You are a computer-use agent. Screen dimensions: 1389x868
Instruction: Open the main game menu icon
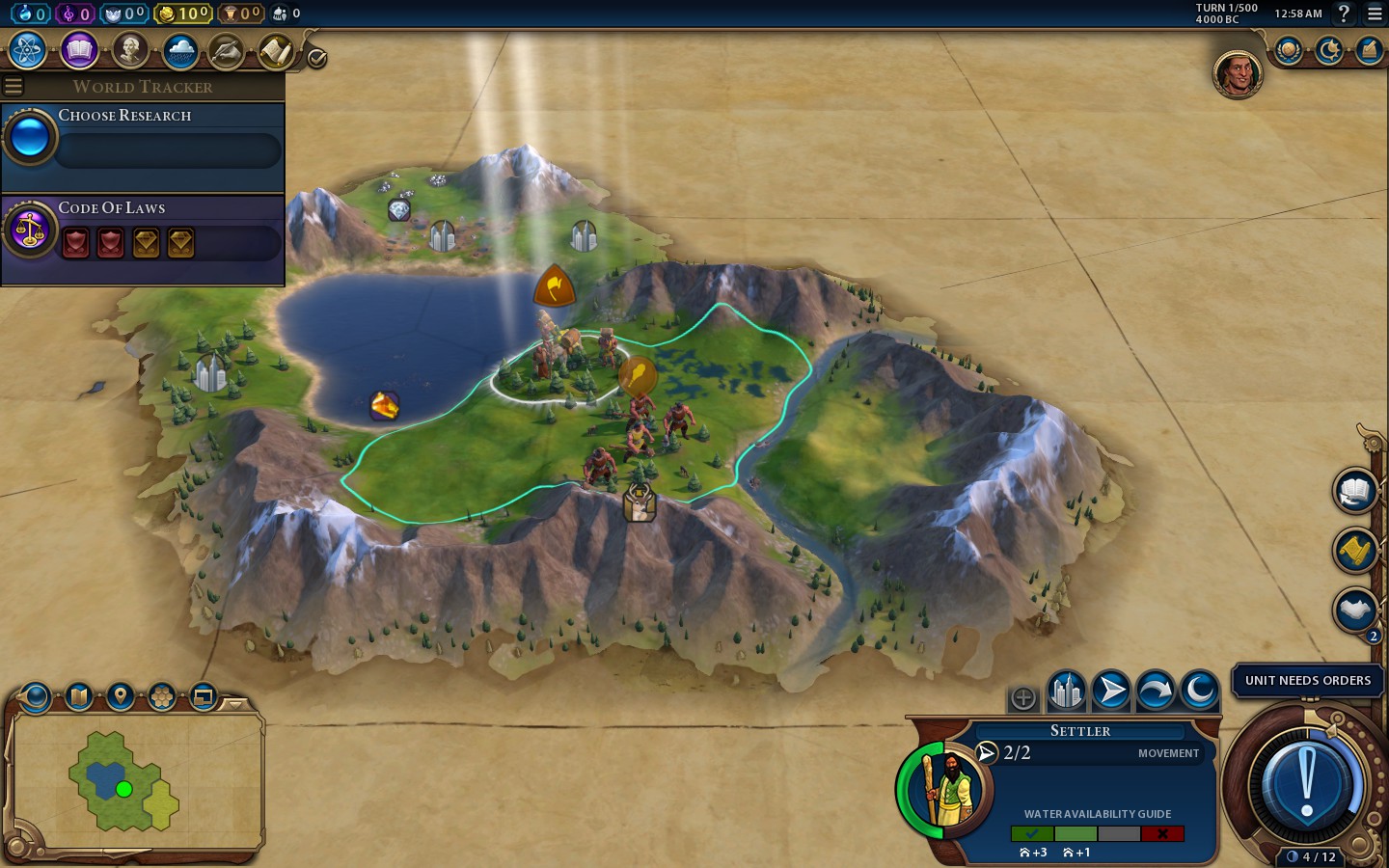tap(1375, 14)
